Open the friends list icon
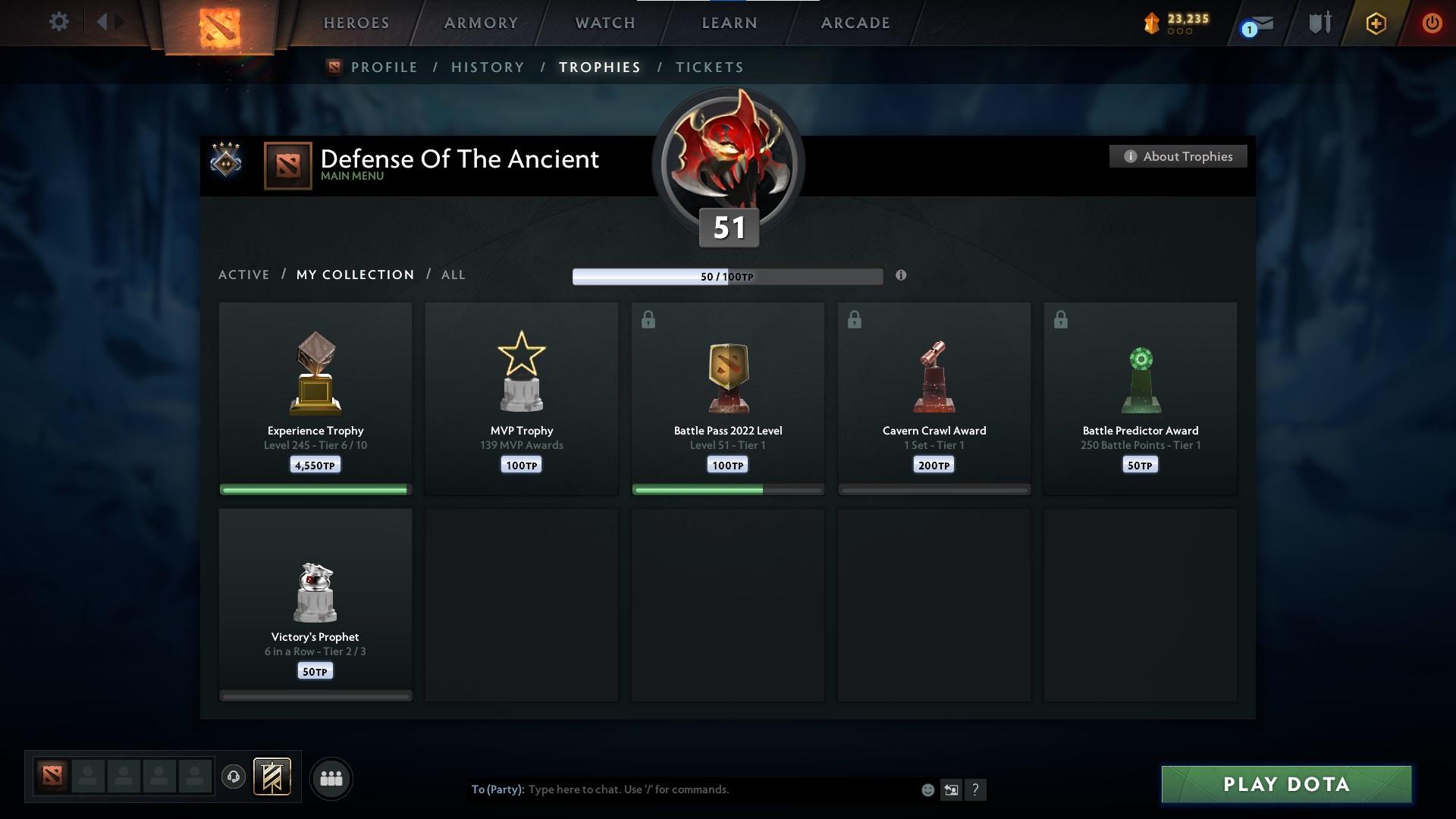1456x819 pixels. point(331,778)
